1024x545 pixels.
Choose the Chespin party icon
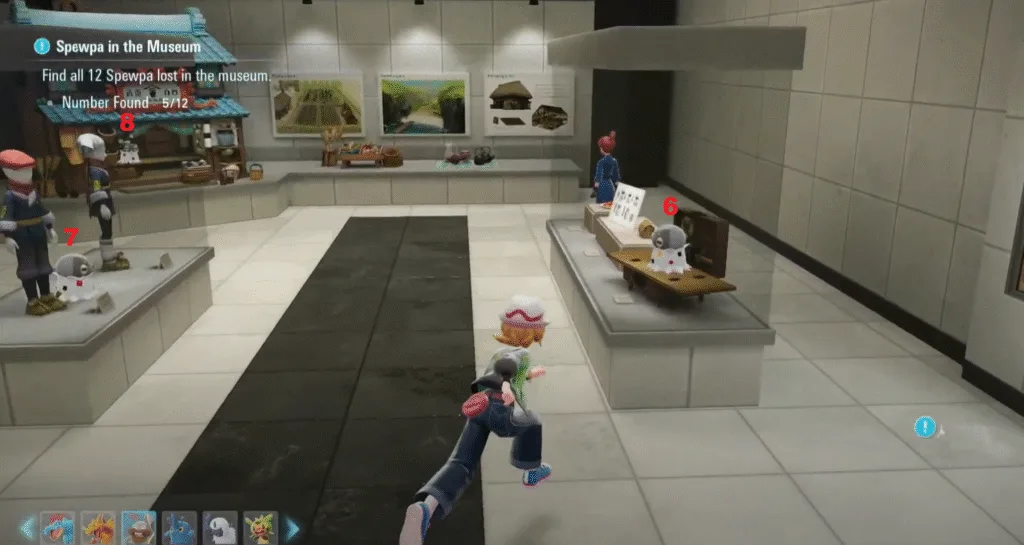261,526
